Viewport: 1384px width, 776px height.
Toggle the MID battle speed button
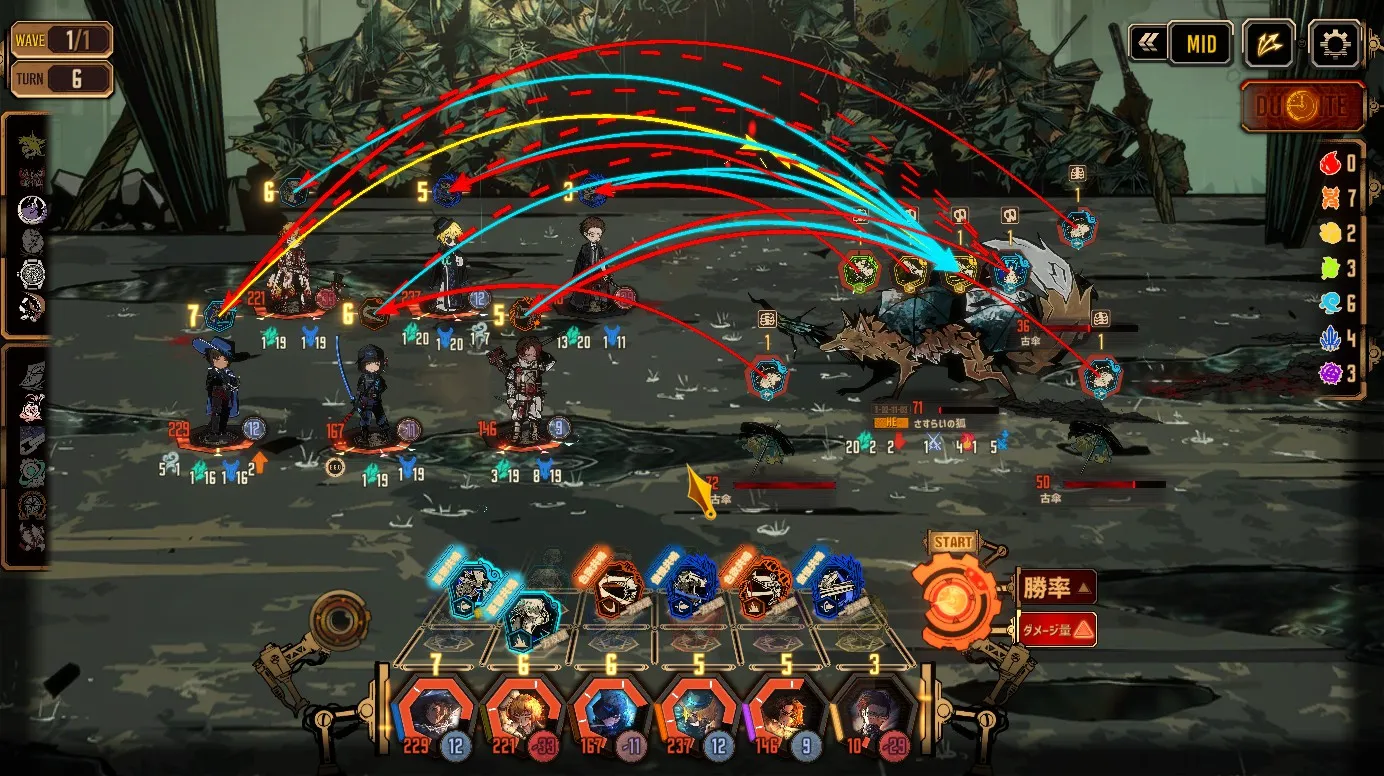coord(1200,44)
